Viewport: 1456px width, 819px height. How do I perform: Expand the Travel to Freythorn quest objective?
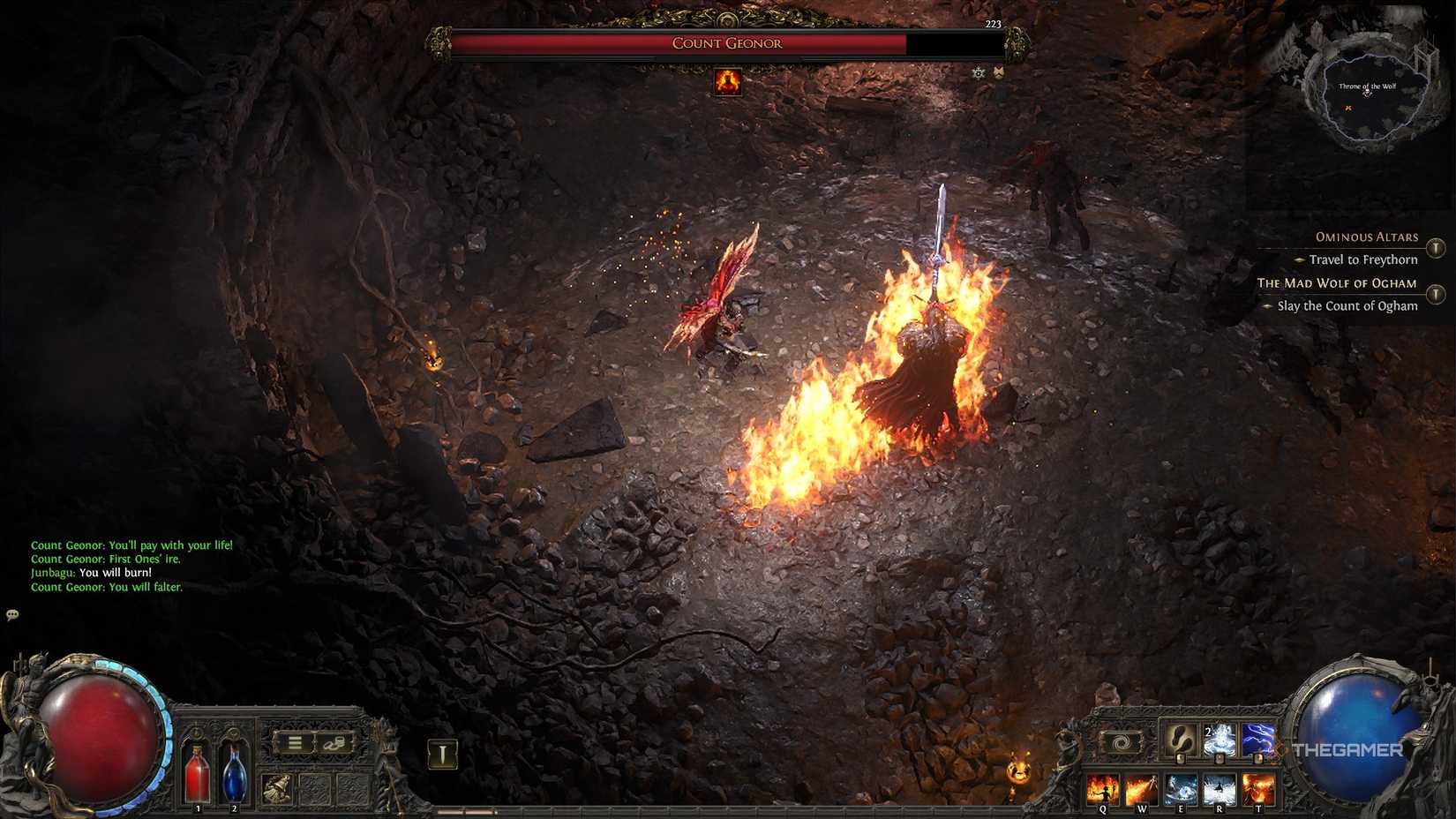[x=1363, y=259]
